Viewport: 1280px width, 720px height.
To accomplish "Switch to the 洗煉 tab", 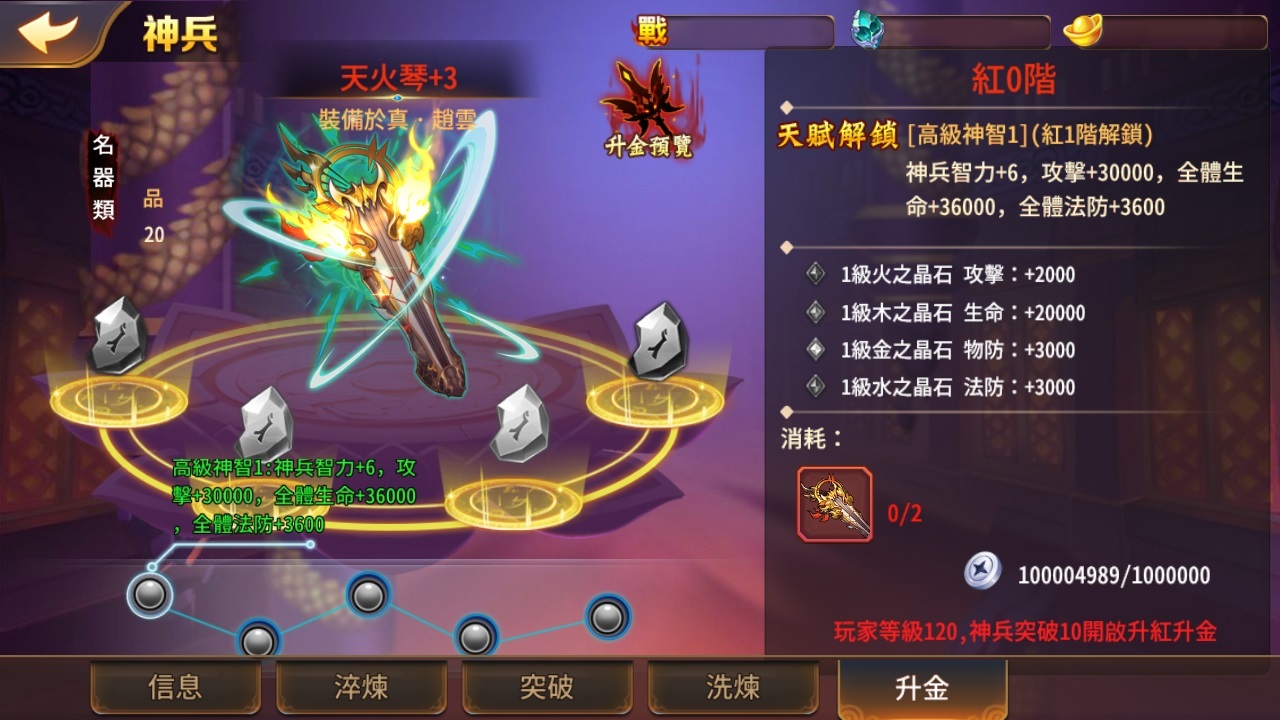I will (734, 688).
